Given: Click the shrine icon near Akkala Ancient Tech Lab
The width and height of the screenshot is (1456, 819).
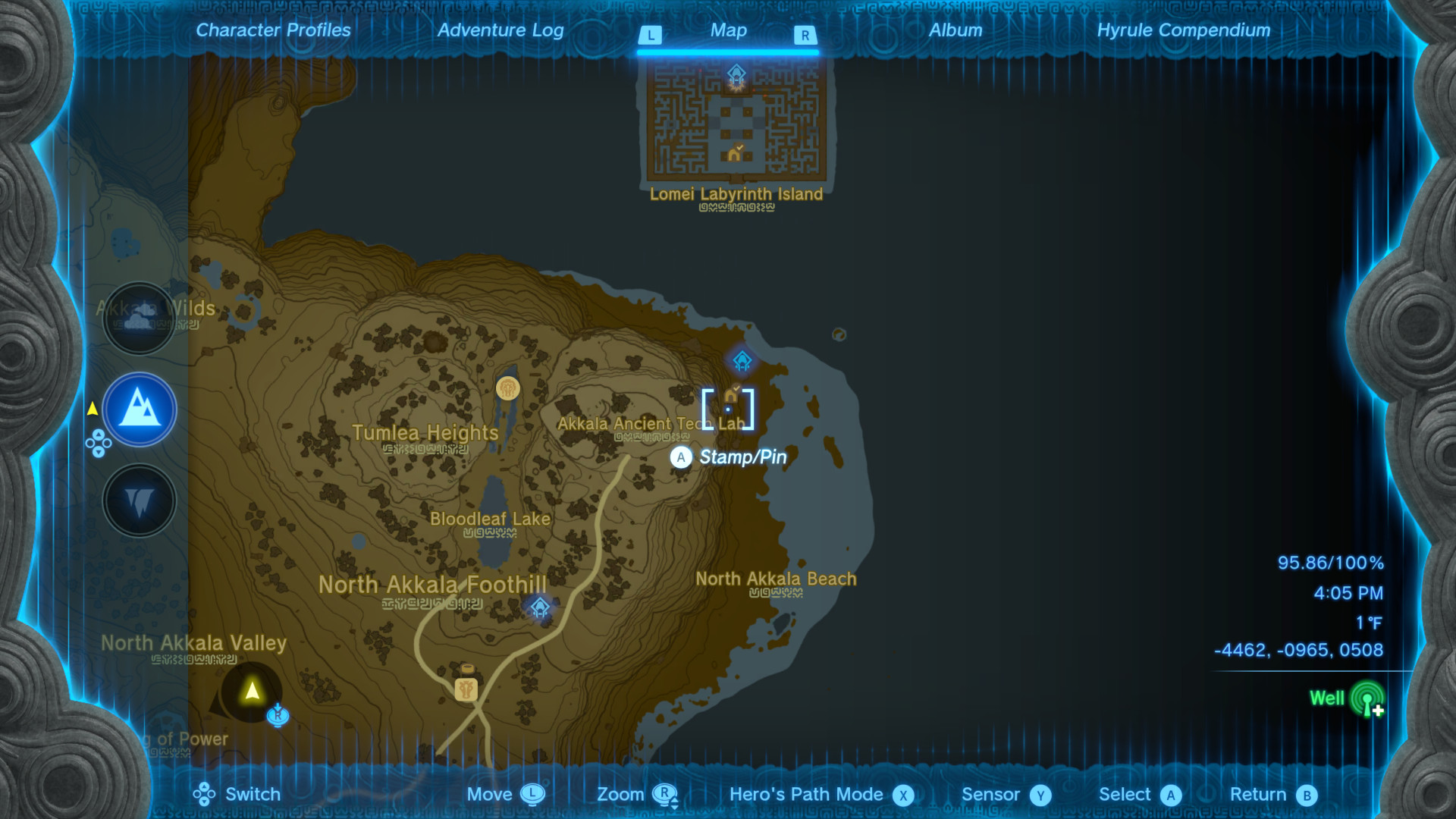Looking at the screenshot, I should (x=741, y=362).
